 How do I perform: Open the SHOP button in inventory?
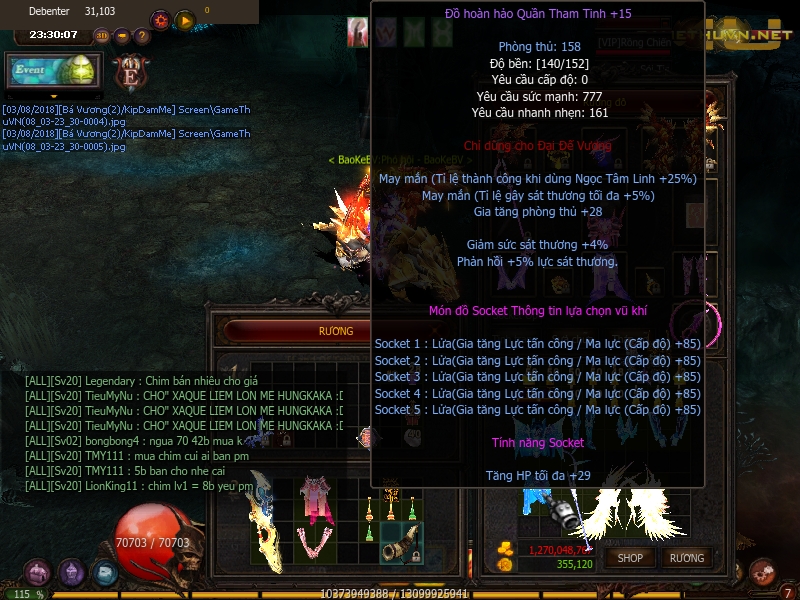click(630, 557)
